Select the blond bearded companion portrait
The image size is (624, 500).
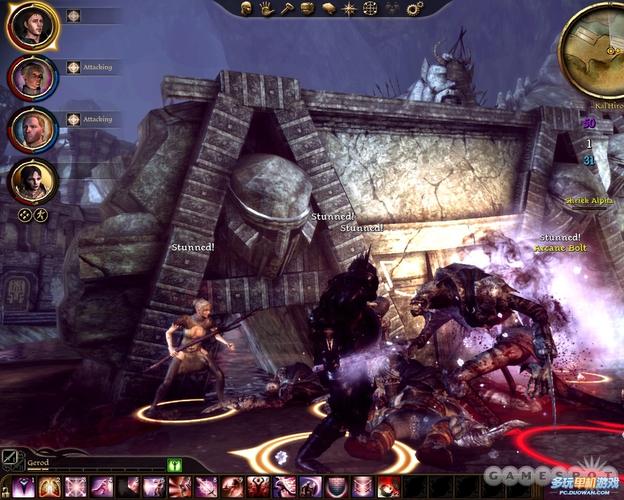click(32, 129)
